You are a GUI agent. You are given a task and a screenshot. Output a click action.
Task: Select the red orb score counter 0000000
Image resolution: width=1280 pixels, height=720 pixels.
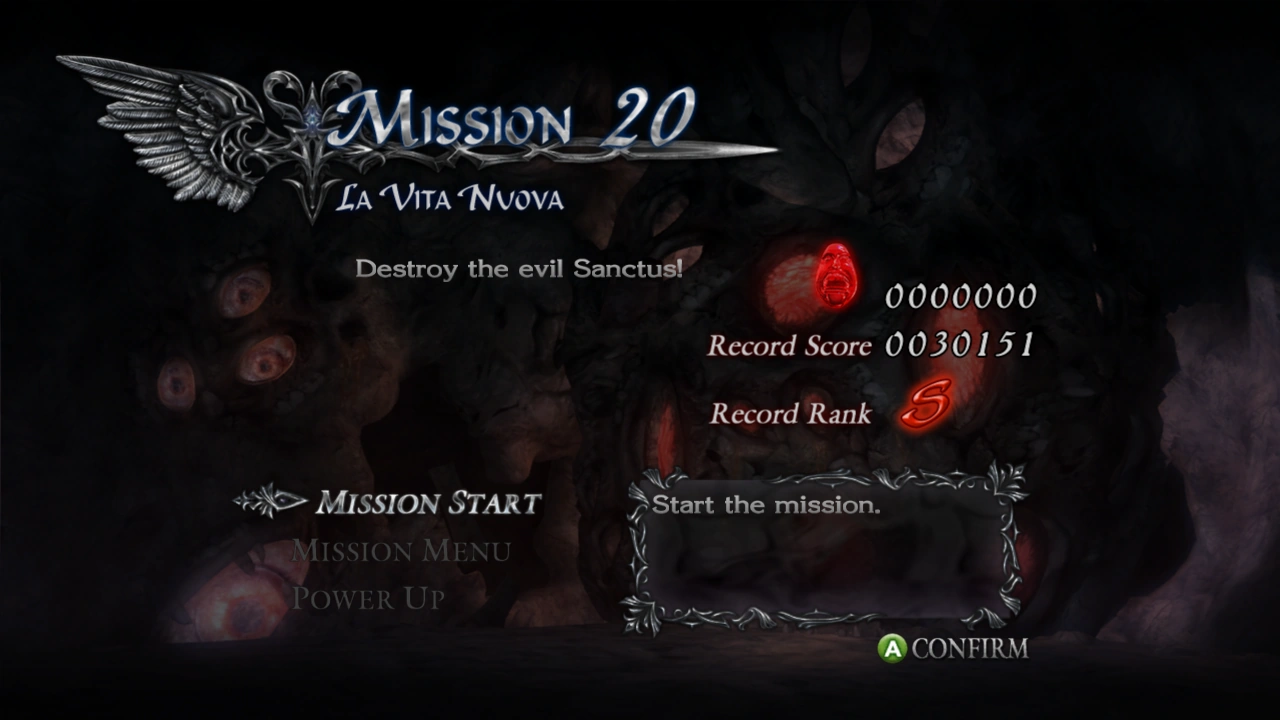coord(960,296)
